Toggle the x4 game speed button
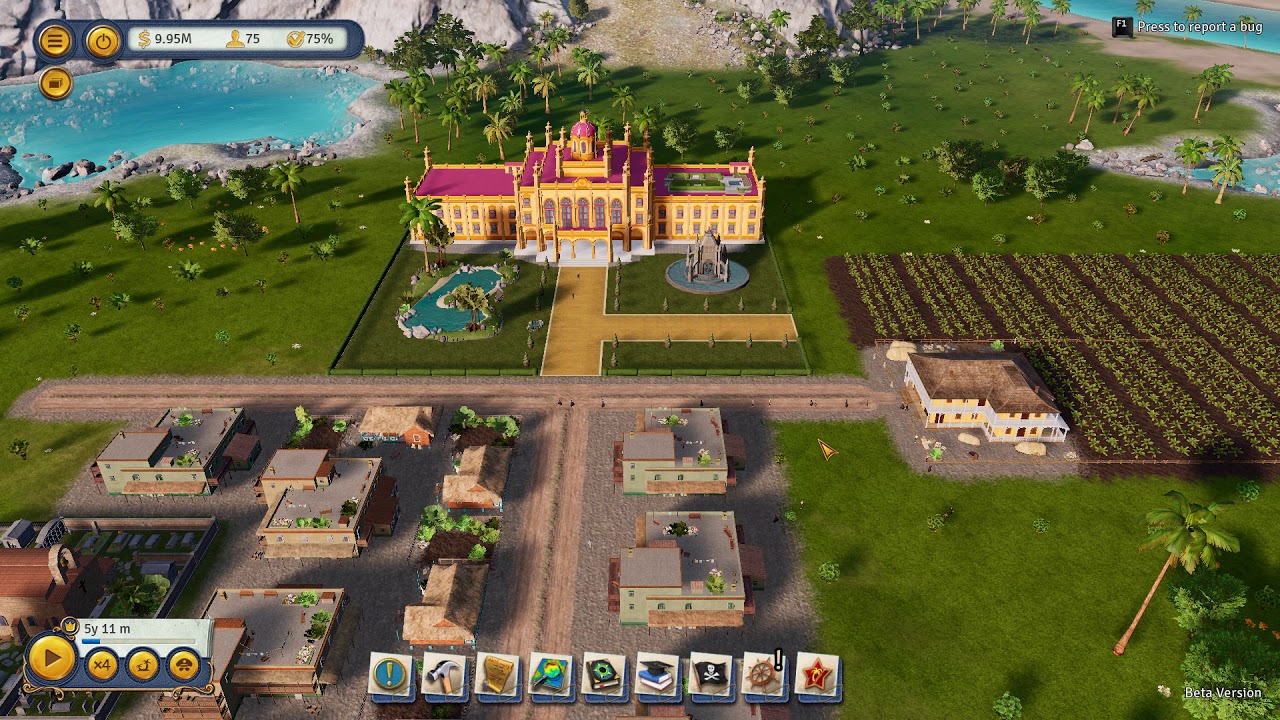1280x720 pixels. click(x=101, y=664)
